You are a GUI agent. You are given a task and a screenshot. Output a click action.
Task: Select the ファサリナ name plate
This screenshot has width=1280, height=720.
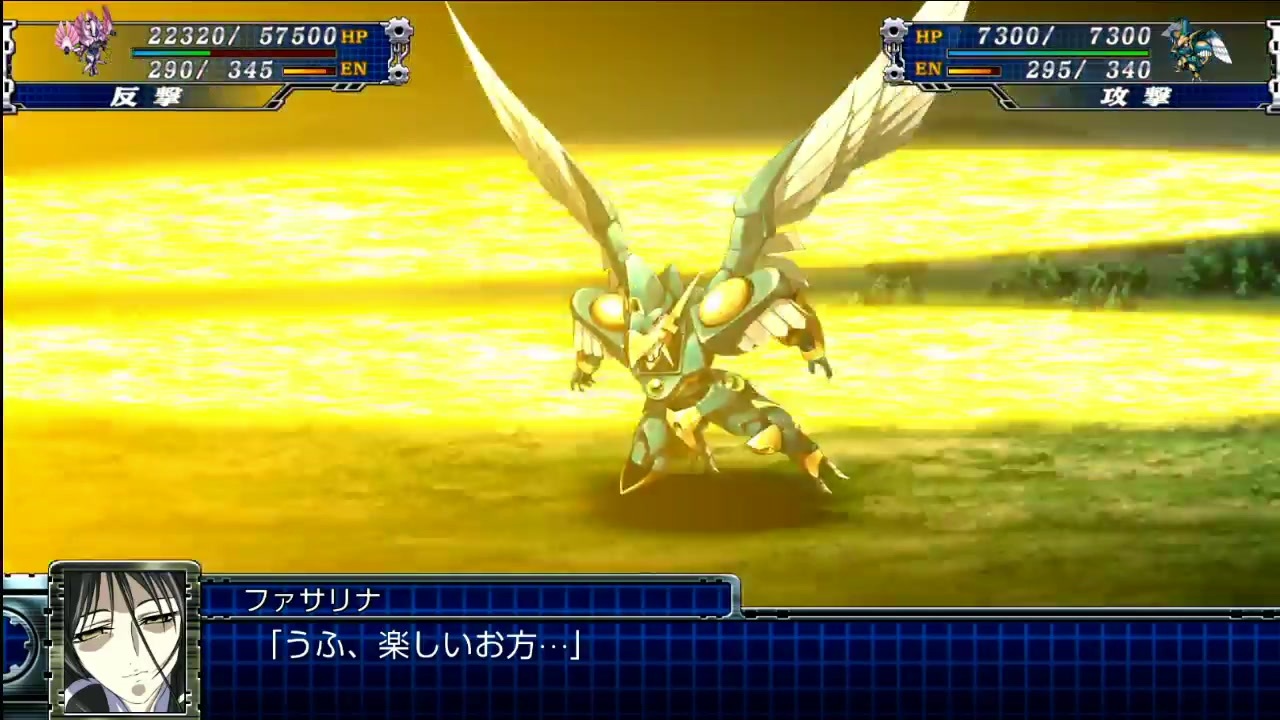point(312,599)
